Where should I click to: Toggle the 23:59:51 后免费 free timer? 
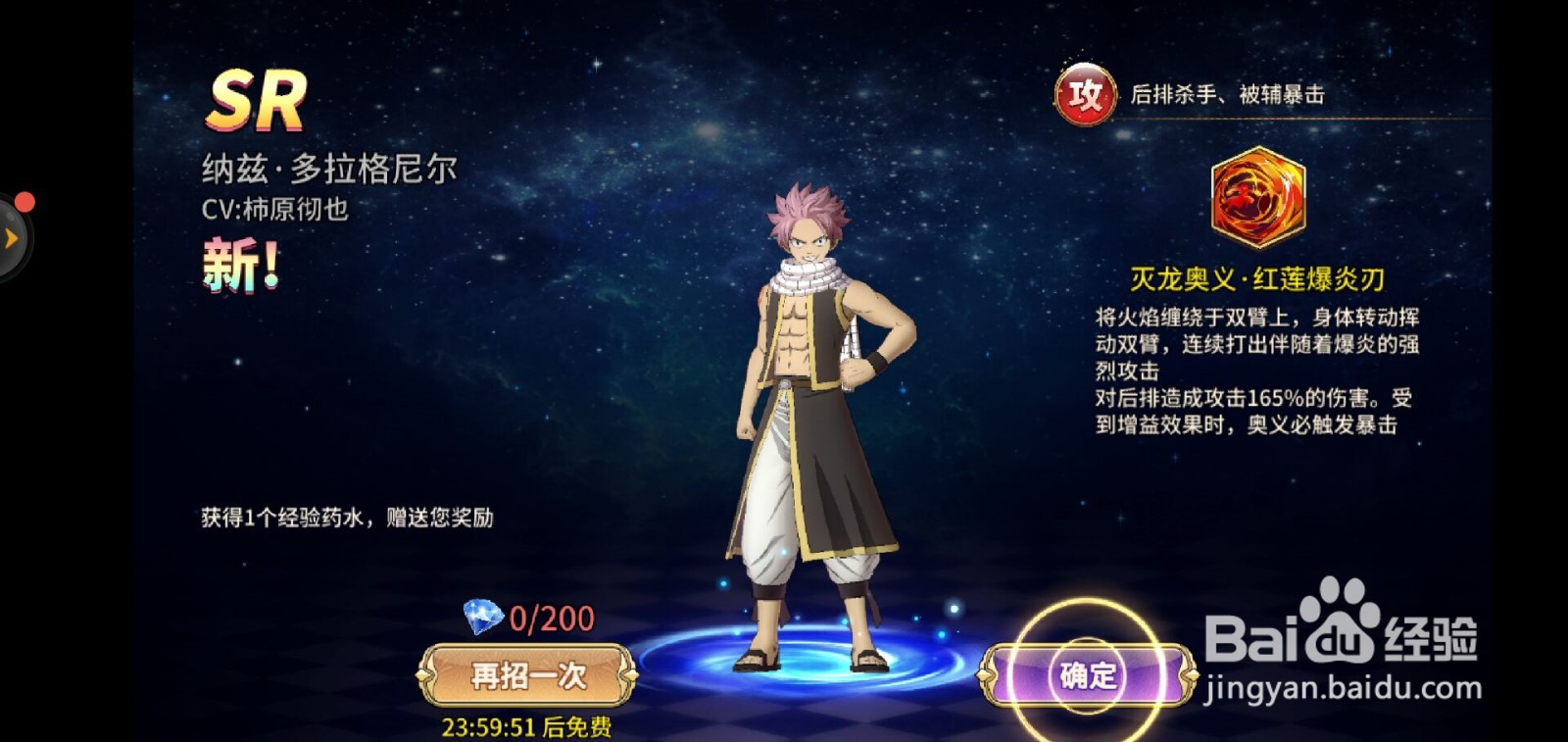click(x=525, y=727)
